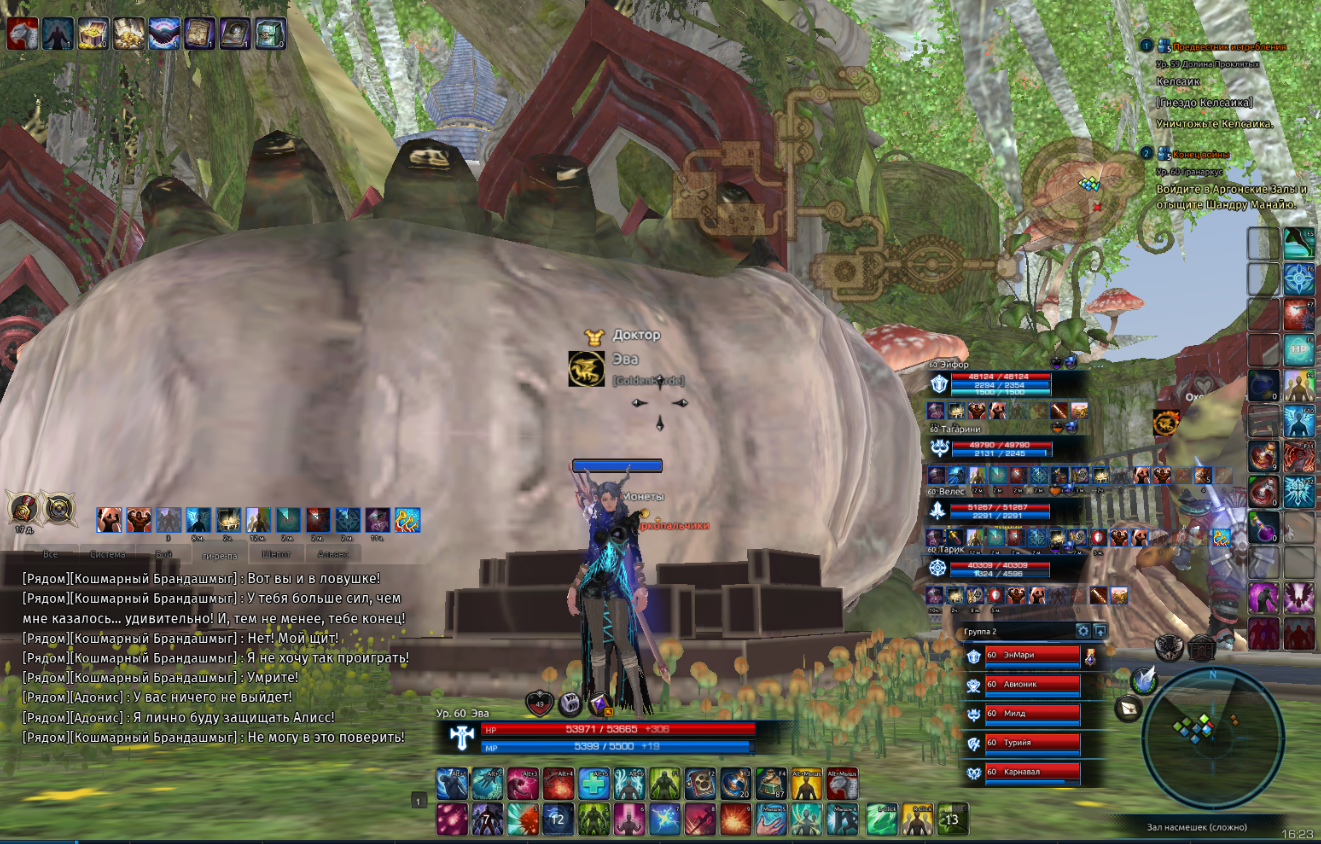The image size is (1321, 844).
Task: Use the orange explosion skill on the hotbar
Action: tap(735, 819)
